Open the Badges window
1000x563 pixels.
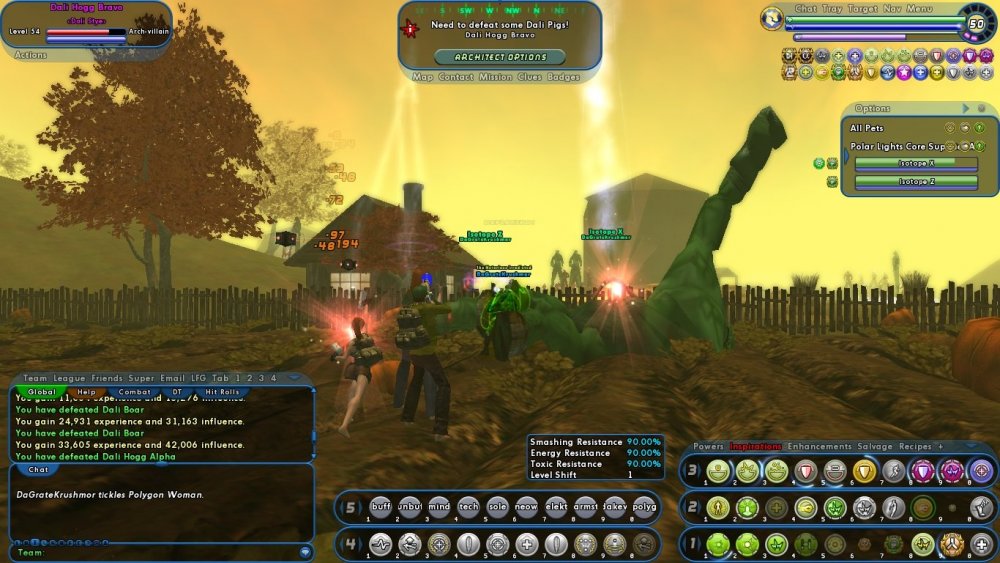[x=563, y=77]
